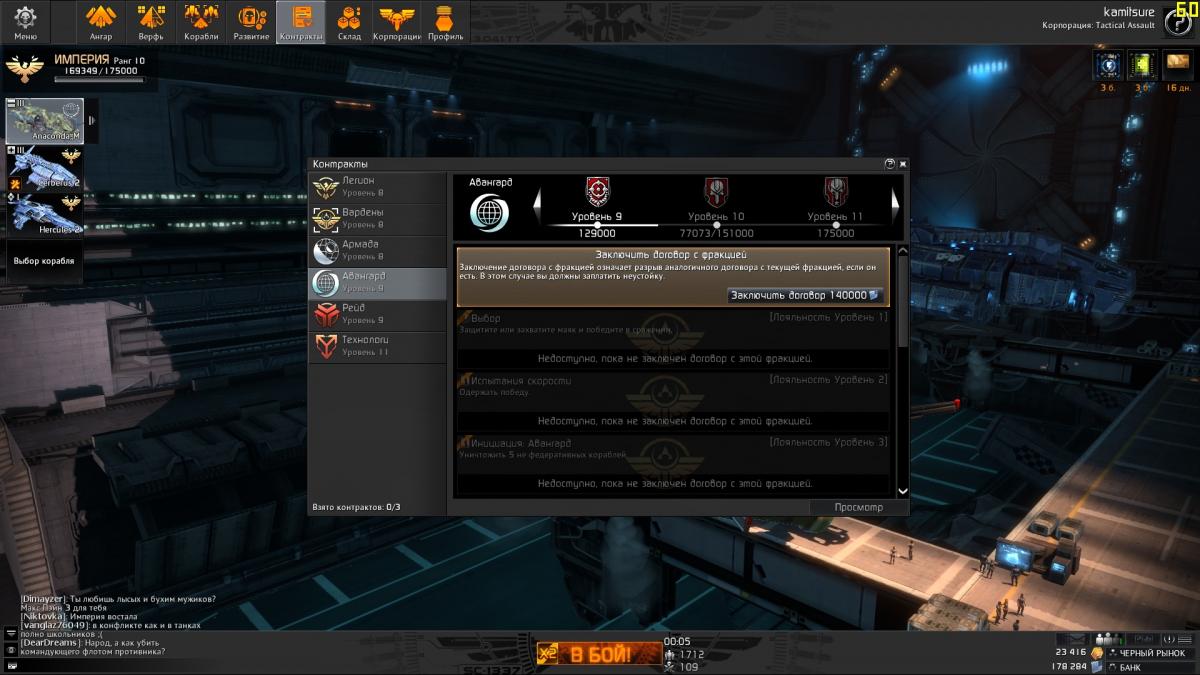Select the Технологи faction
This screenshot has height=675, width=1200.
click(377, 347)
